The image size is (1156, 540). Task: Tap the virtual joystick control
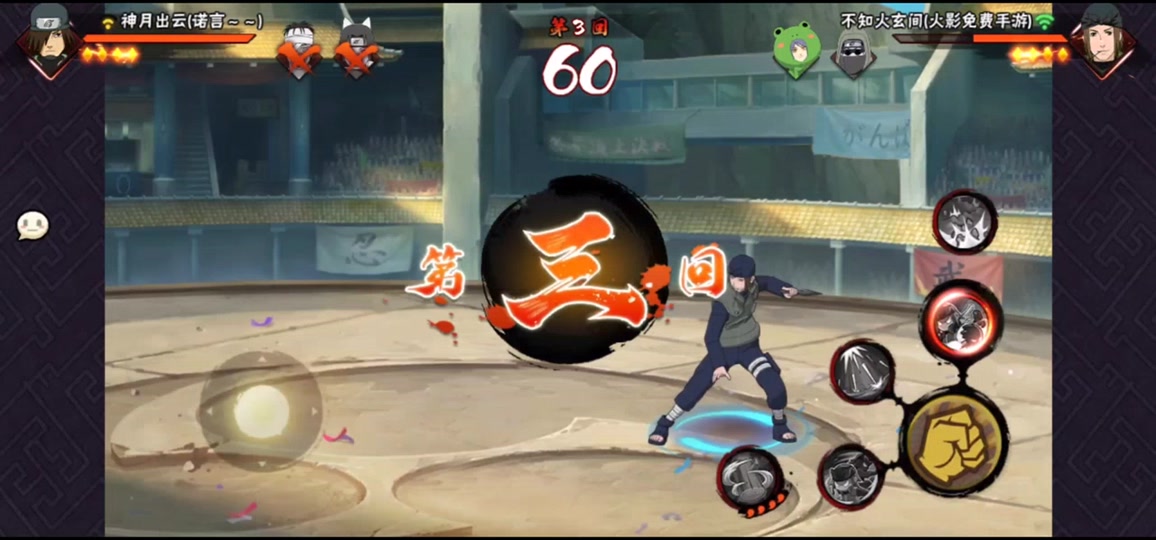260,410
